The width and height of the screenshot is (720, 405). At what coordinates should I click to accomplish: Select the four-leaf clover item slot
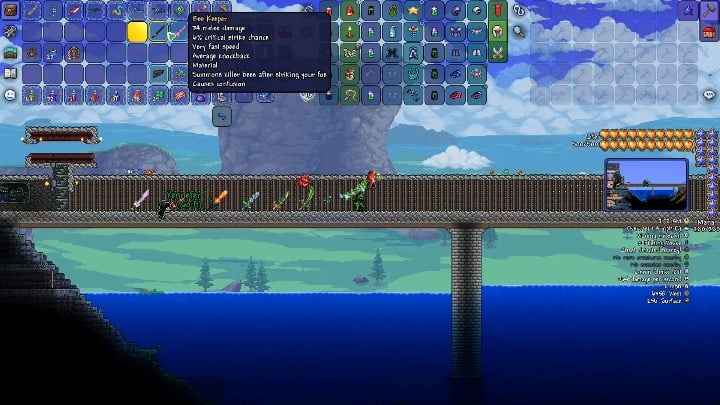tap(159, 95)
